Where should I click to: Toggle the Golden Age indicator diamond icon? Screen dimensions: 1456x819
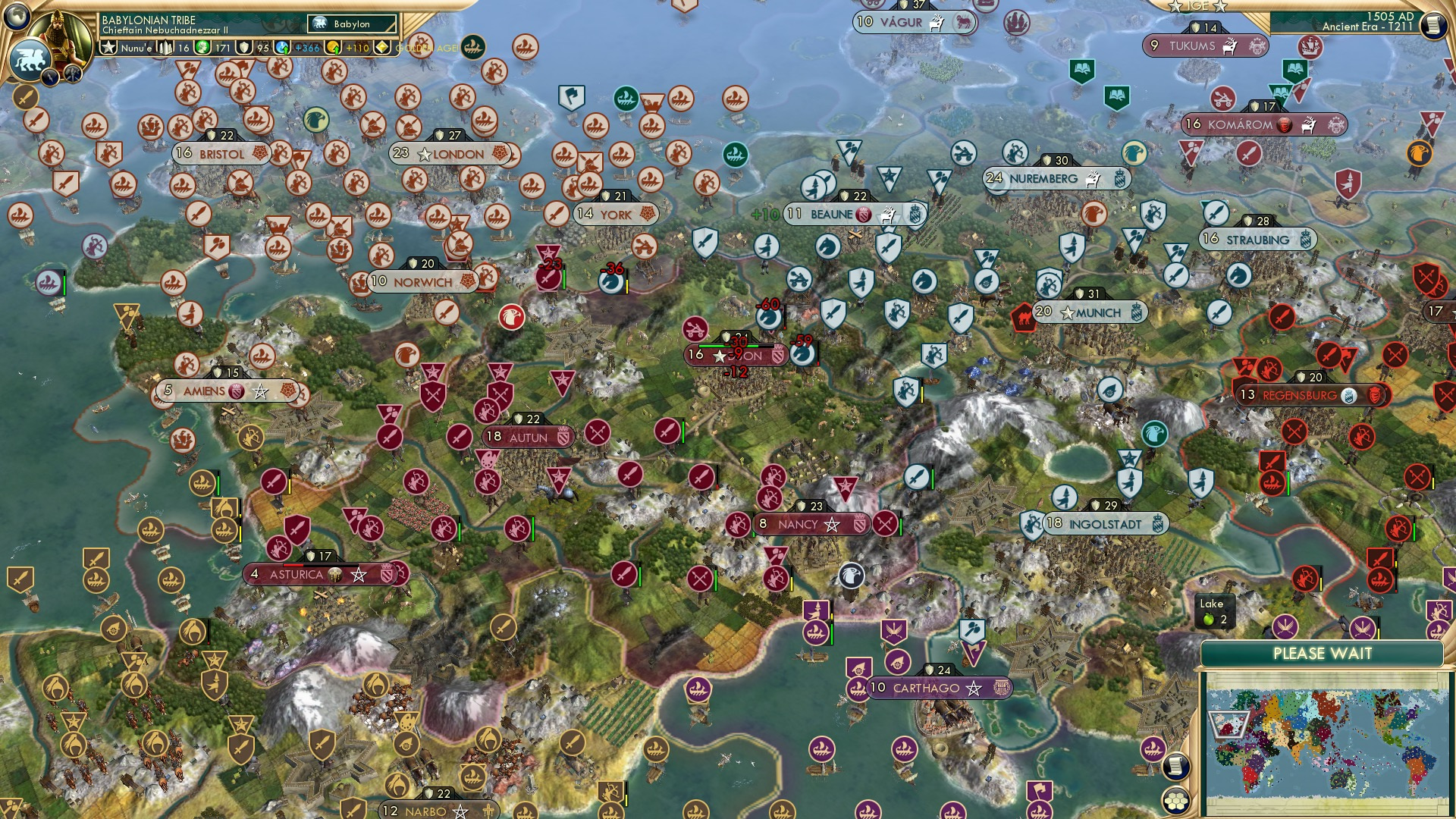pos(381,47)
